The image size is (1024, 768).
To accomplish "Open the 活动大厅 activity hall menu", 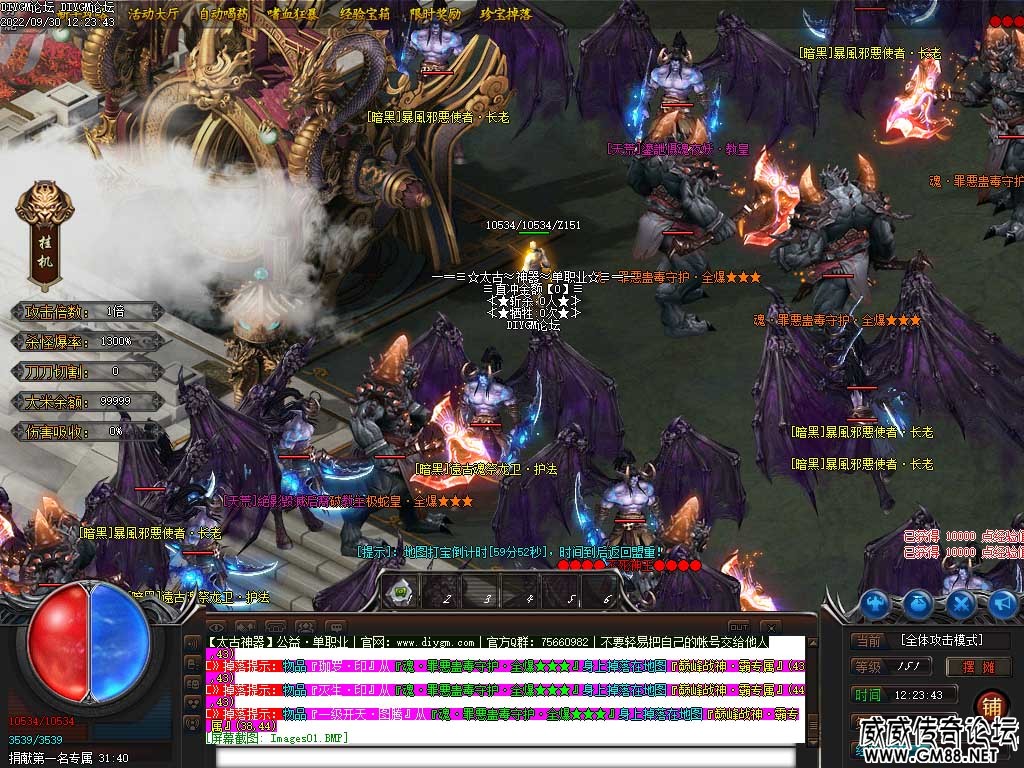I will [153, 14].
